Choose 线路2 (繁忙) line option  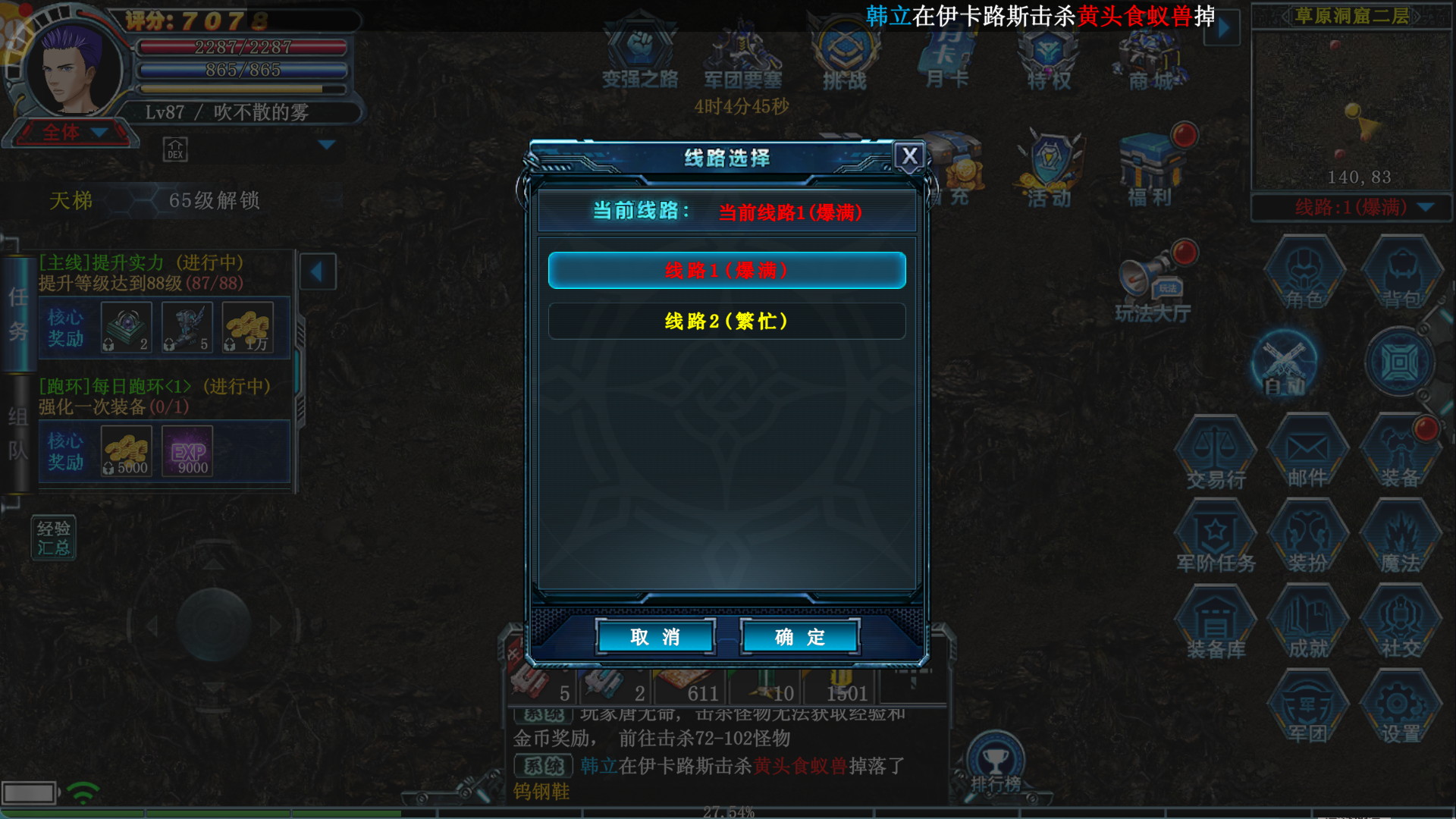tap(726, 322)
